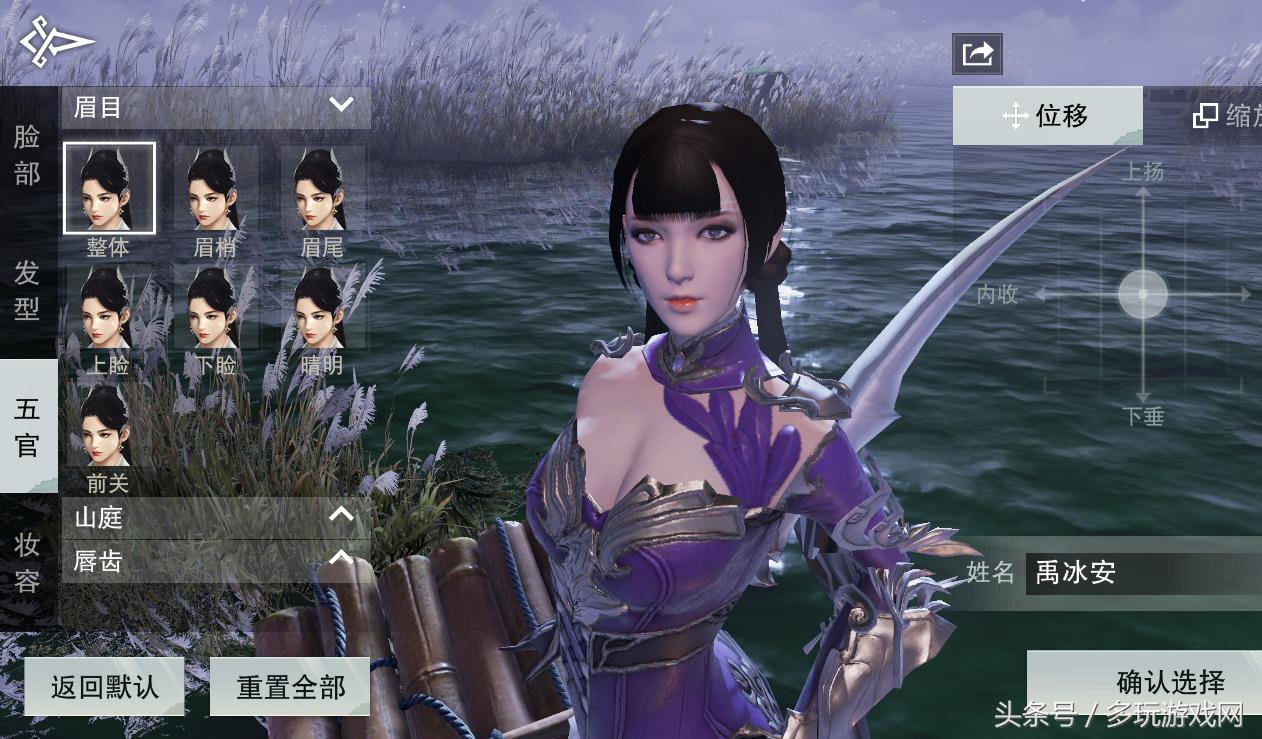Open the share icon button
This screenshot has height=739, width=1262.
tap(977, 54)
